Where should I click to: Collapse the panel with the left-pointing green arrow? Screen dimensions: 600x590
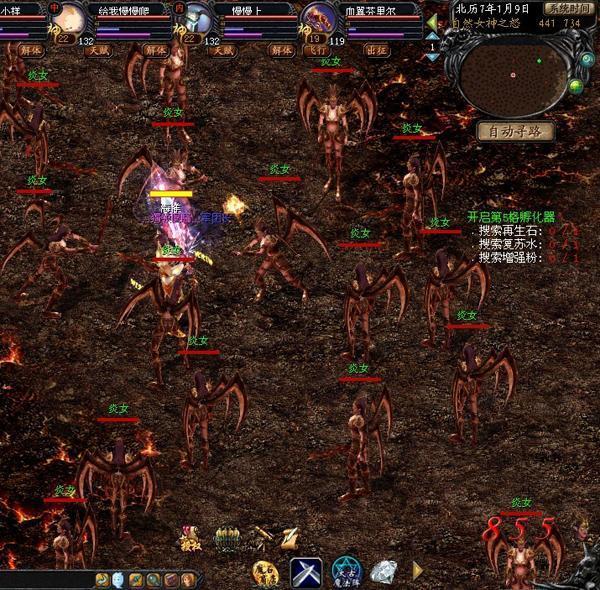point(432,22)
